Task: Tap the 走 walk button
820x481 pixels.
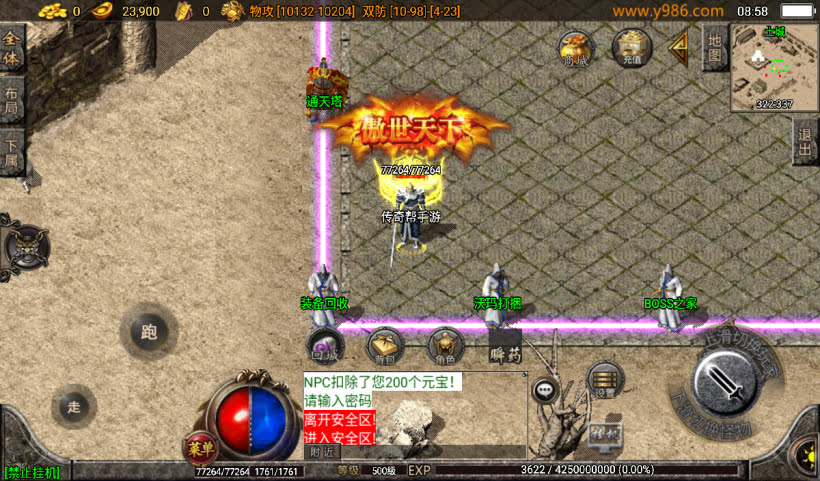Action: [x=74, y=406]
